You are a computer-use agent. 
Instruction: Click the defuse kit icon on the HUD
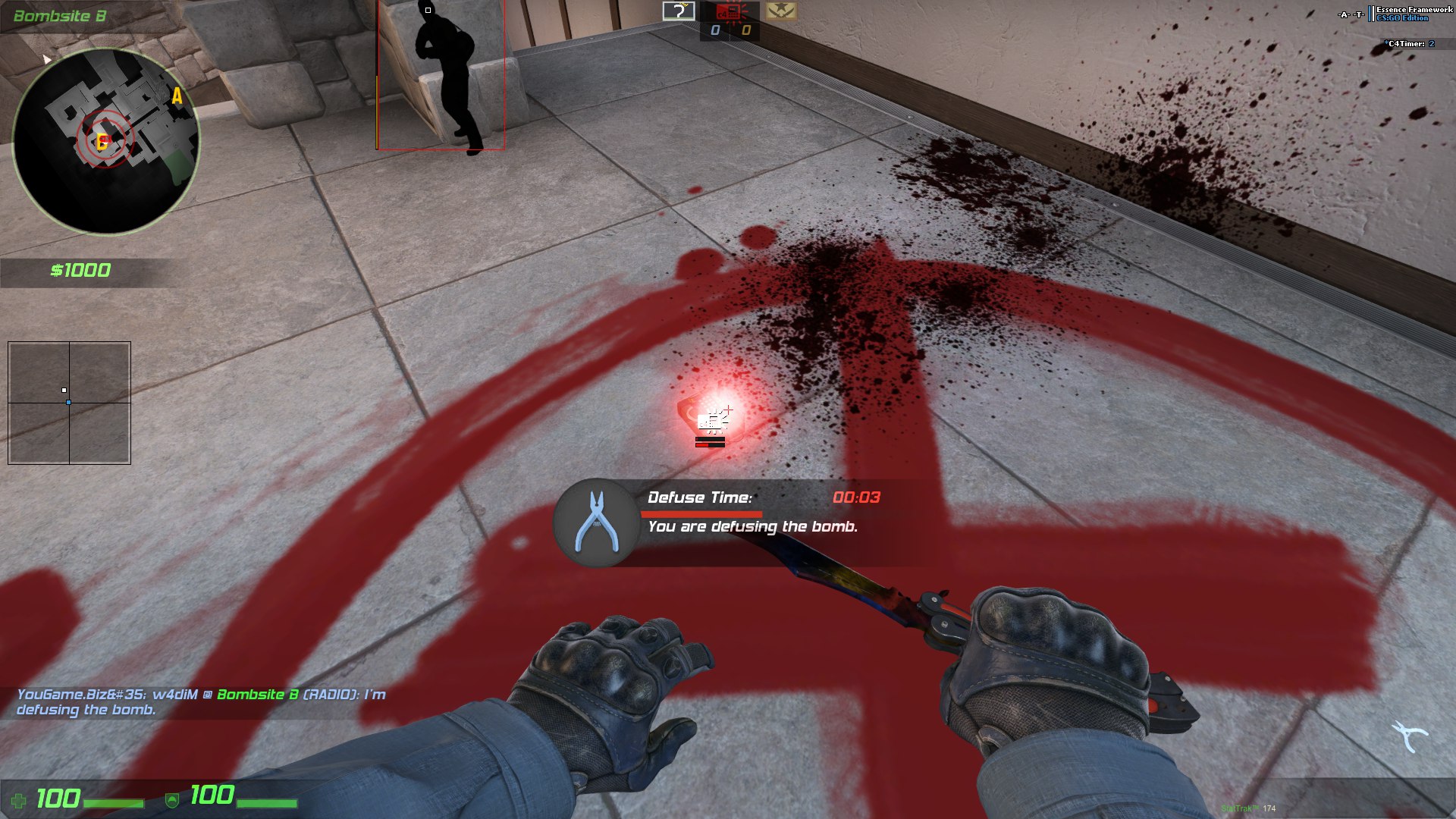pos(1409,736)
